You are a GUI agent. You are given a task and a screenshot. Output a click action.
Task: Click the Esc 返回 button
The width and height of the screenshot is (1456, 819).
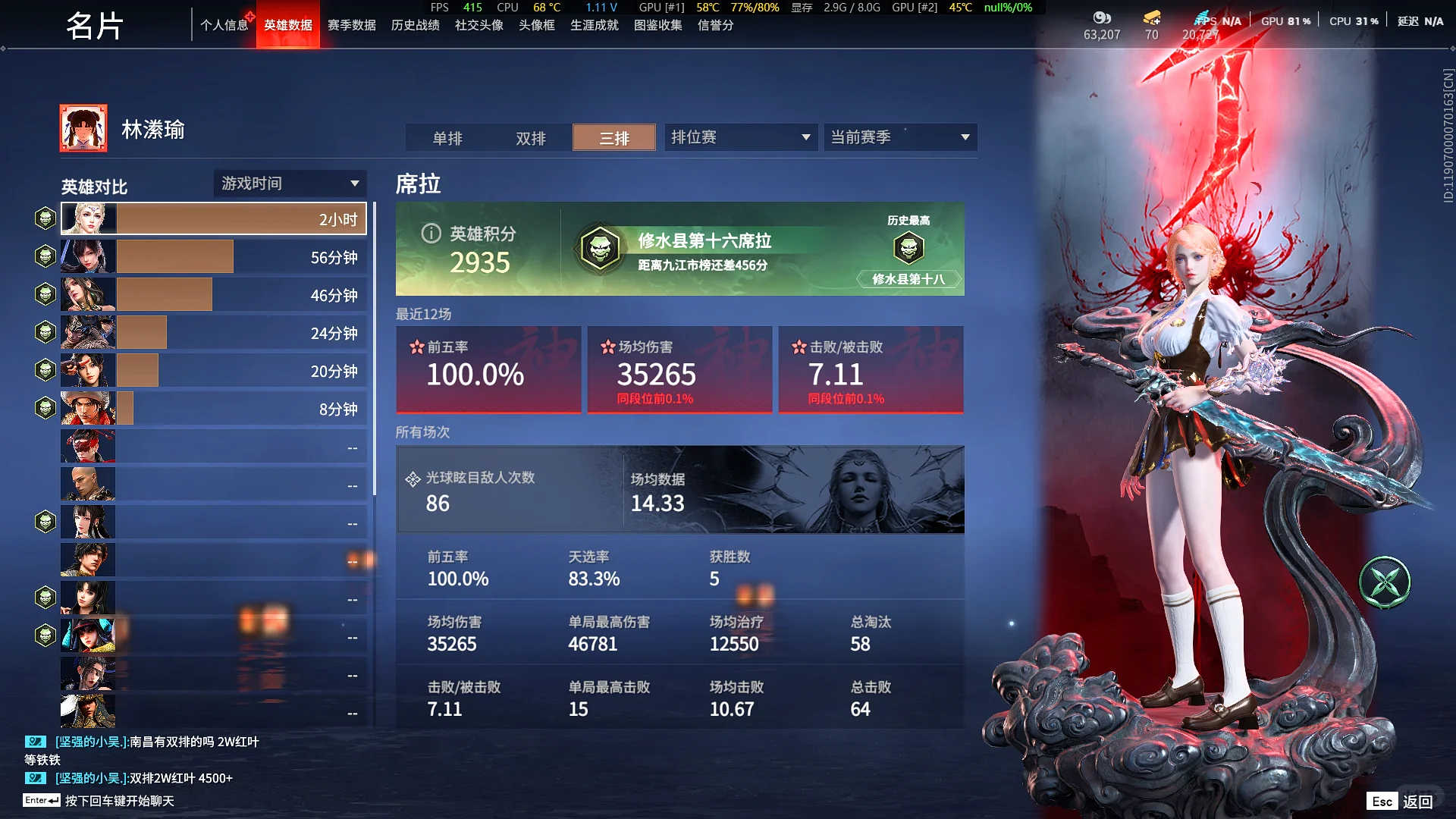[1399, 800]
